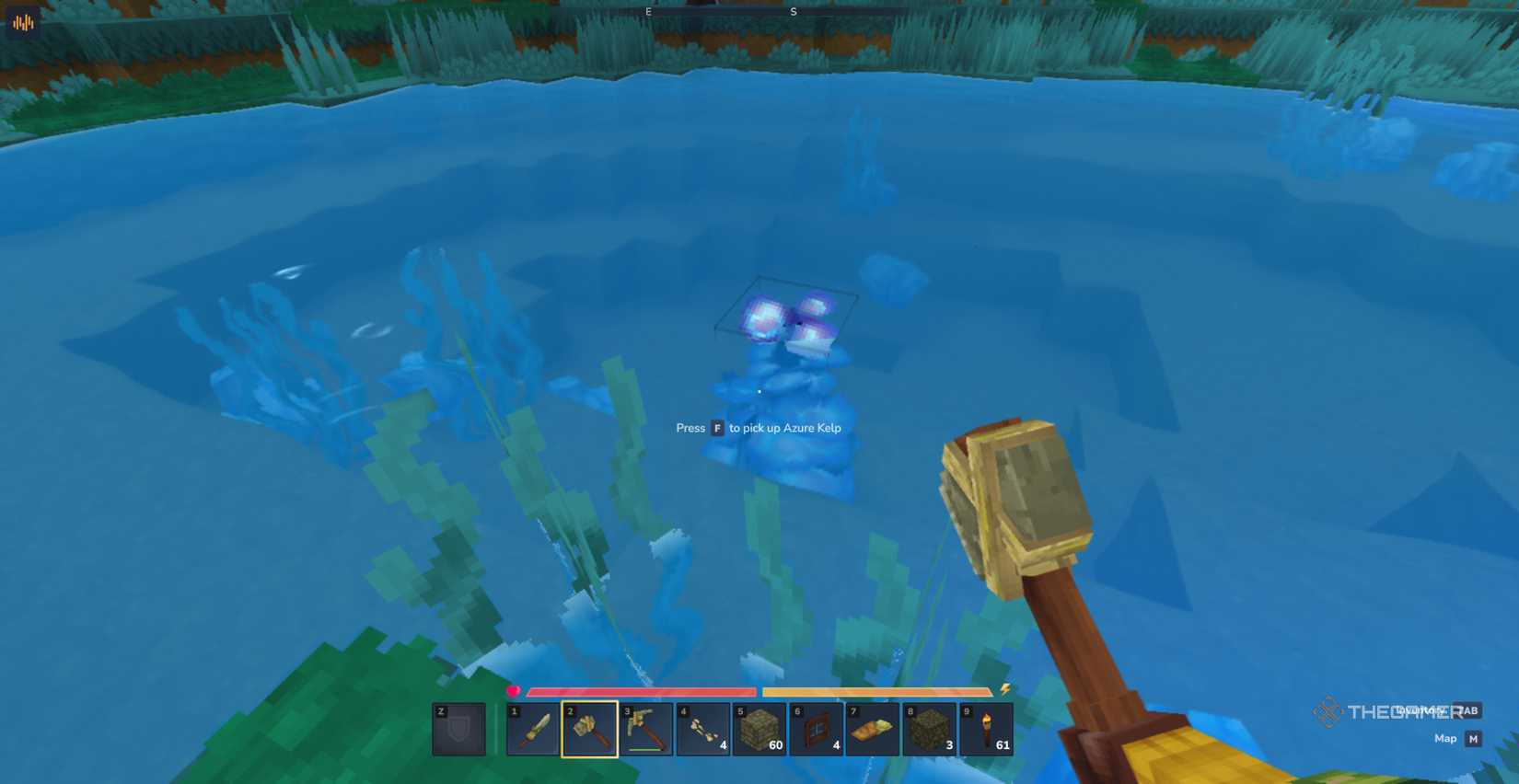
Task: Select the pickaxe in hotbar slot 3
Action: click(x=646, y=729)
